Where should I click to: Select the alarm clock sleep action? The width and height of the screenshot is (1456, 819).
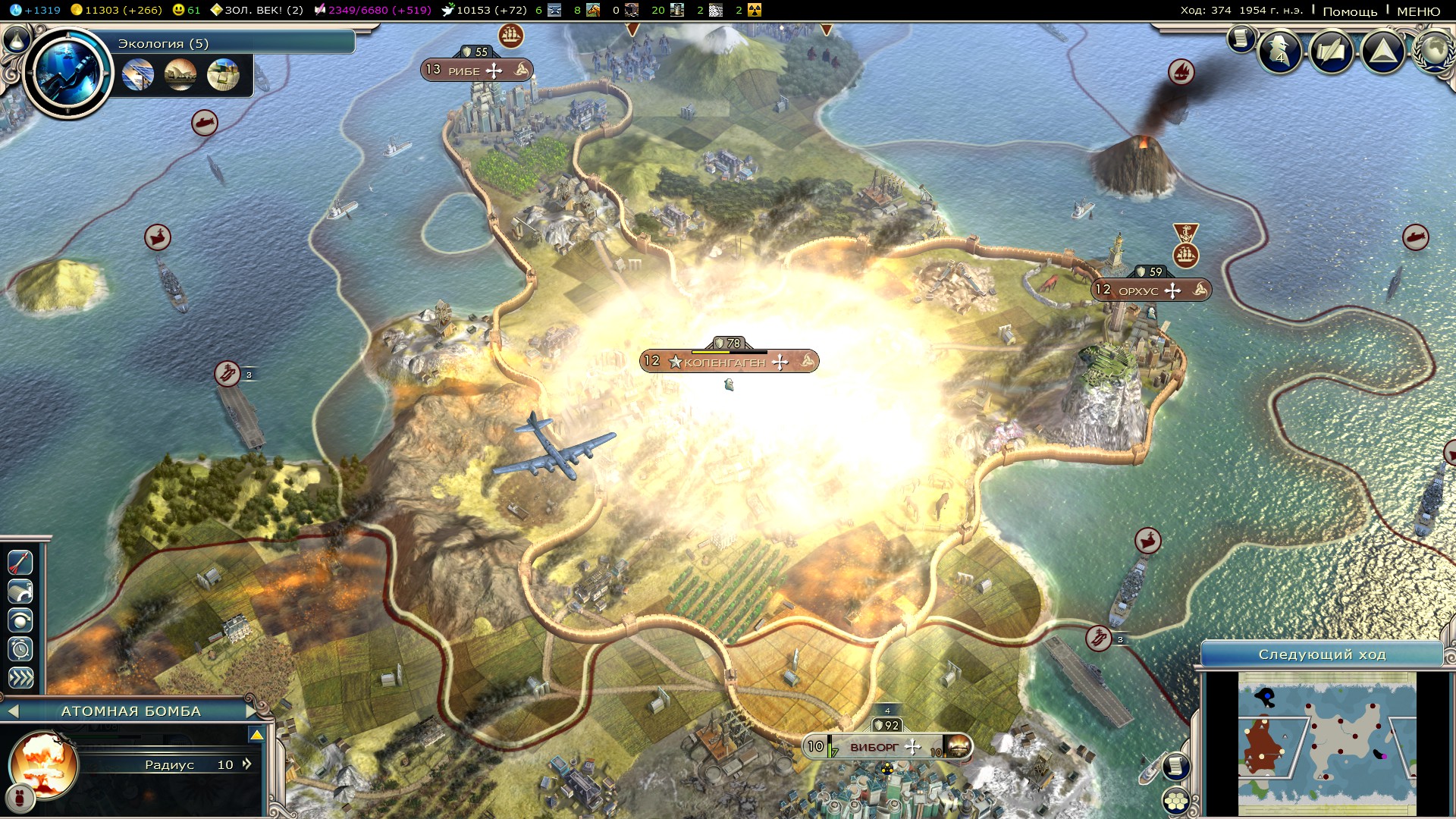point(20,649)
